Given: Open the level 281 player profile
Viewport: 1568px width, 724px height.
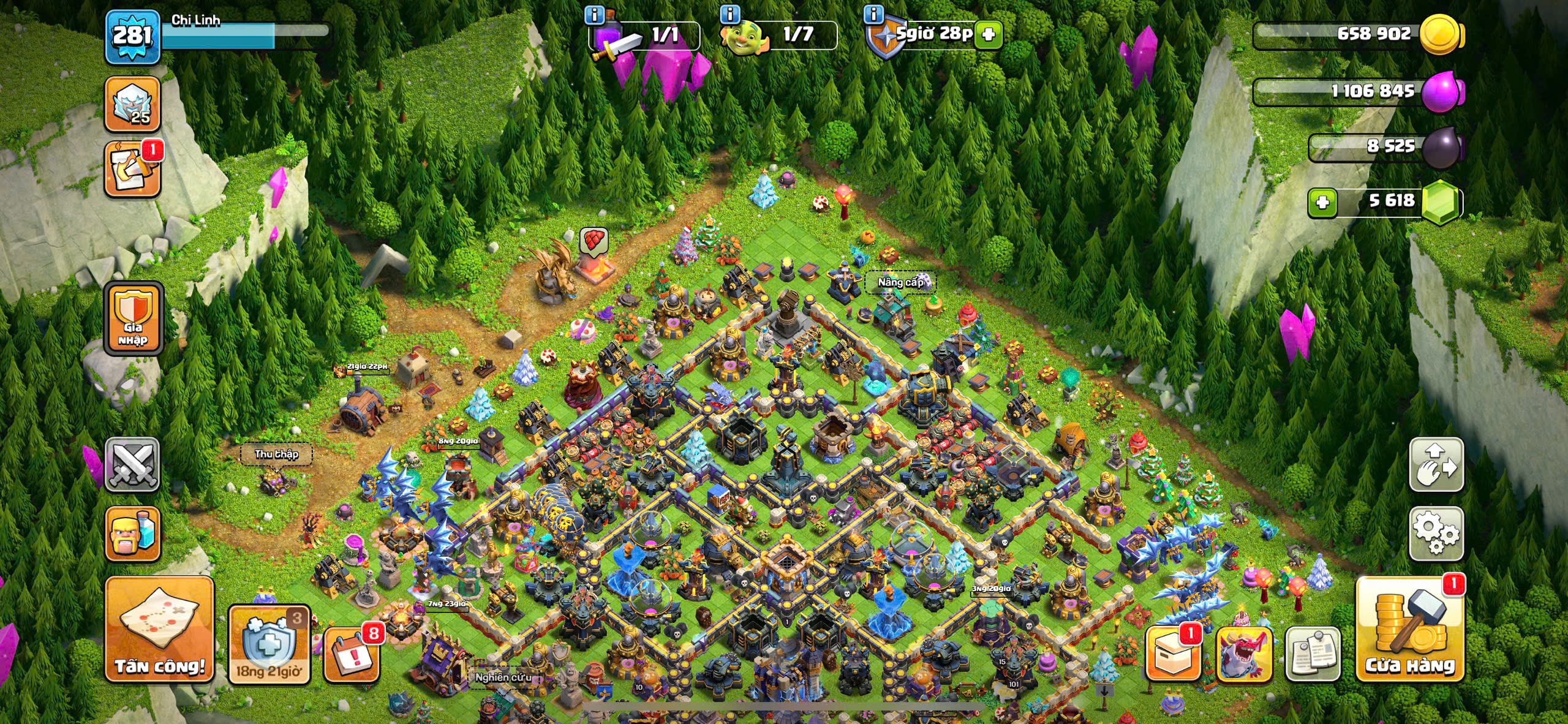Looking at the screenshot, I should point(132,37).
